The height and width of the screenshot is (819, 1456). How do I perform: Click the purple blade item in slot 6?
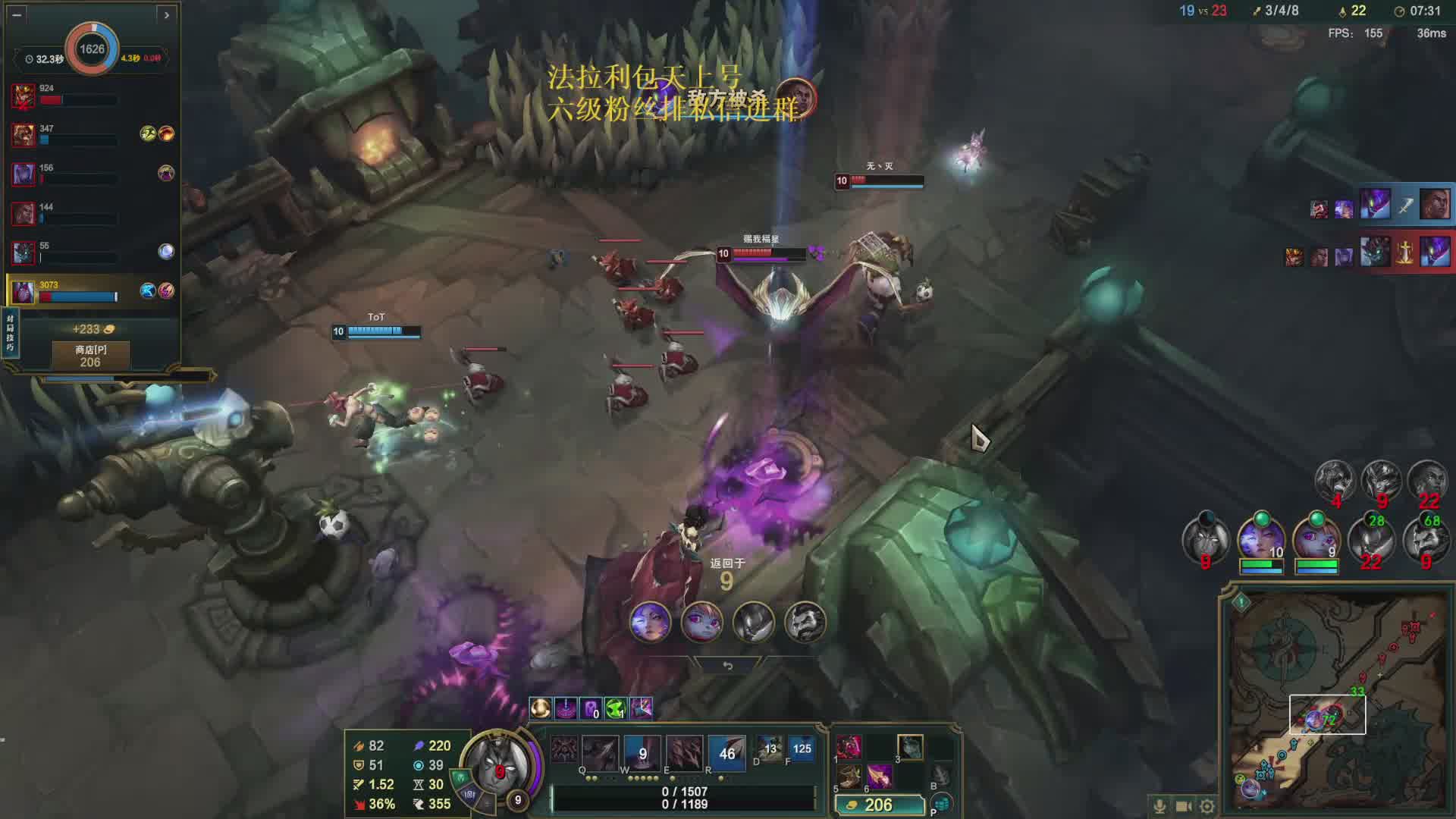pyautogui.click(x=880, y=777)
